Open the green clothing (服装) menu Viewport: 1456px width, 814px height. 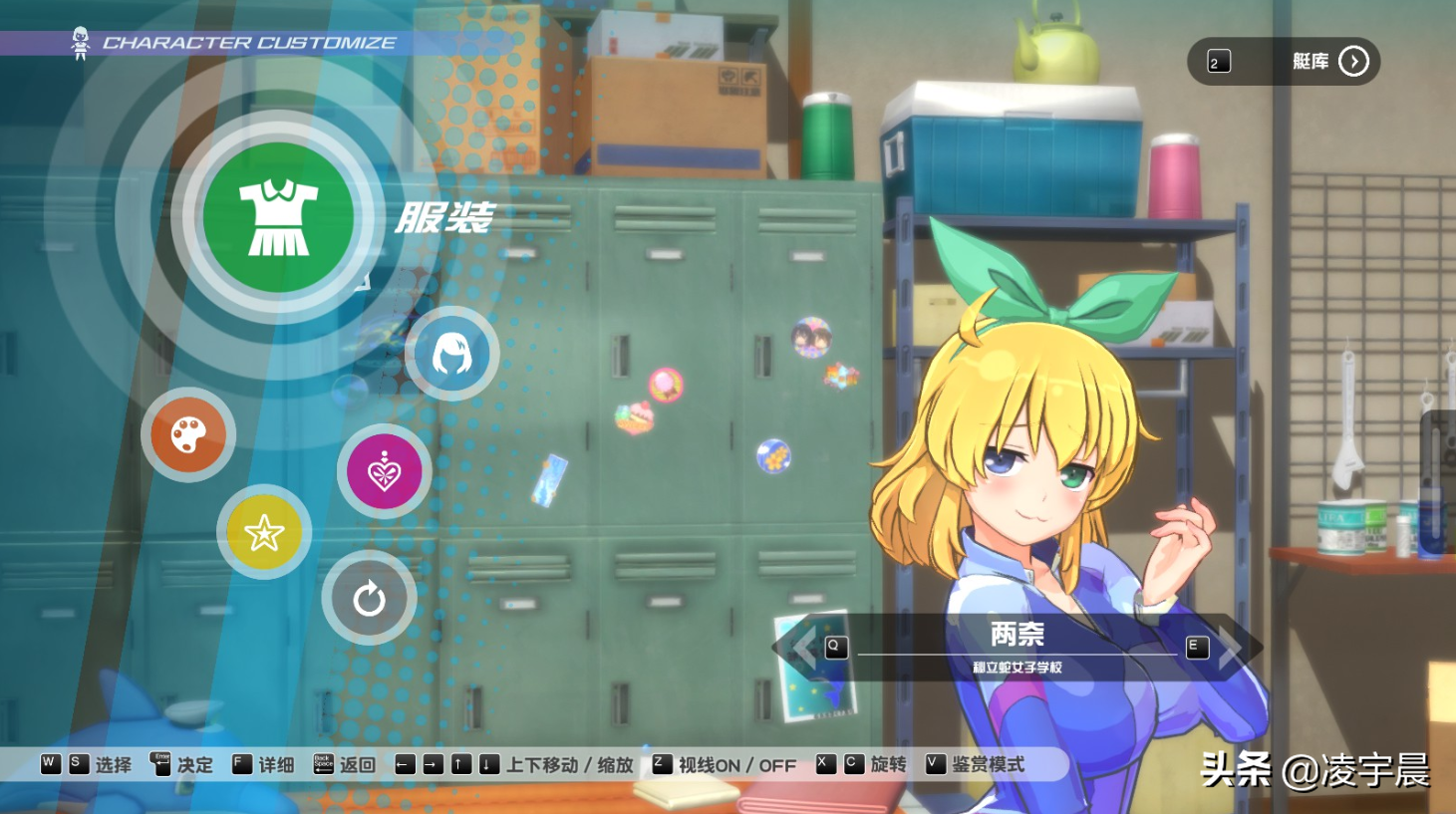point(278,217)
